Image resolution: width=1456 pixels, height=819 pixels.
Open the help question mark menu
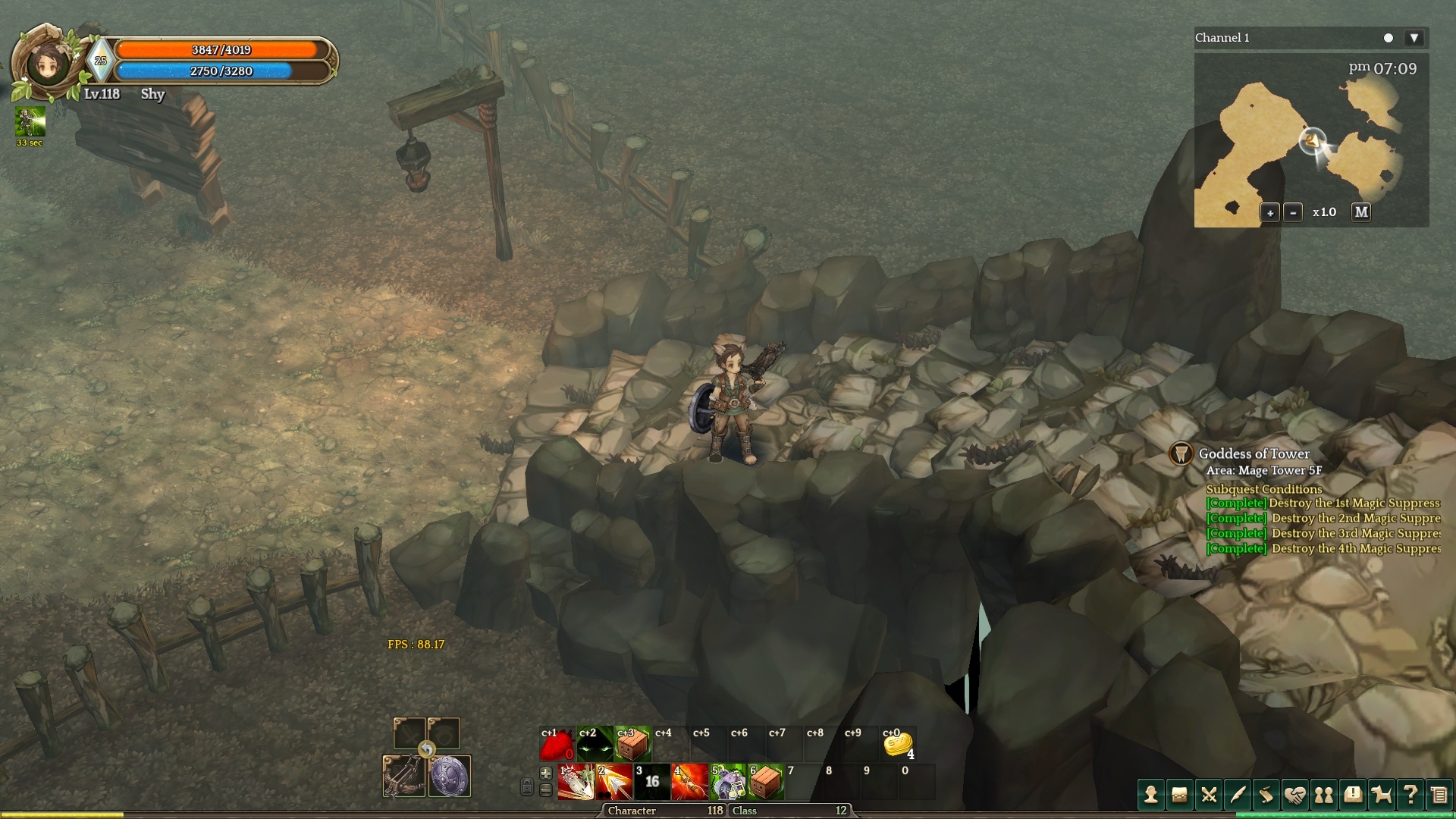1410,795
